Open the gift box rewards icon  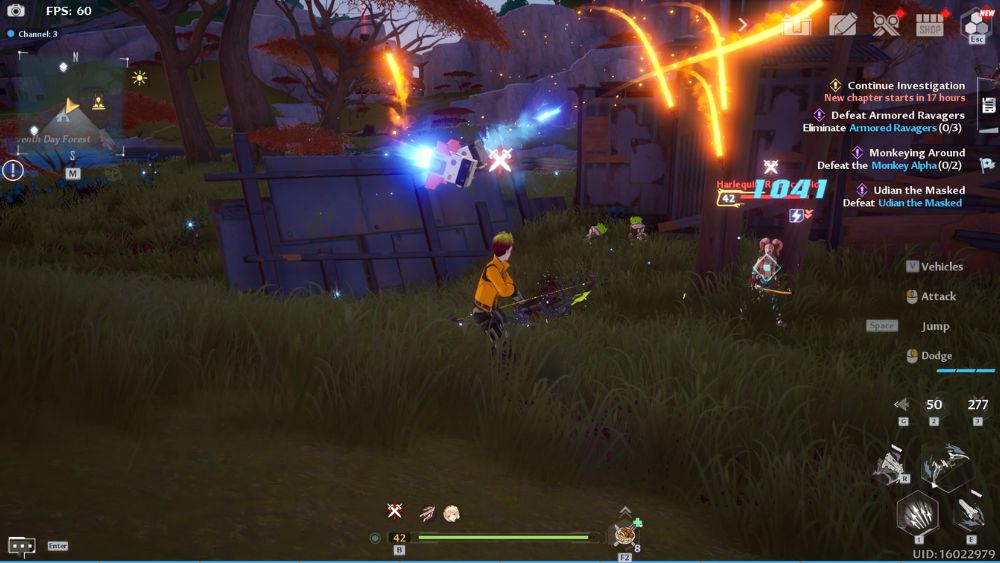pos(796,24)
